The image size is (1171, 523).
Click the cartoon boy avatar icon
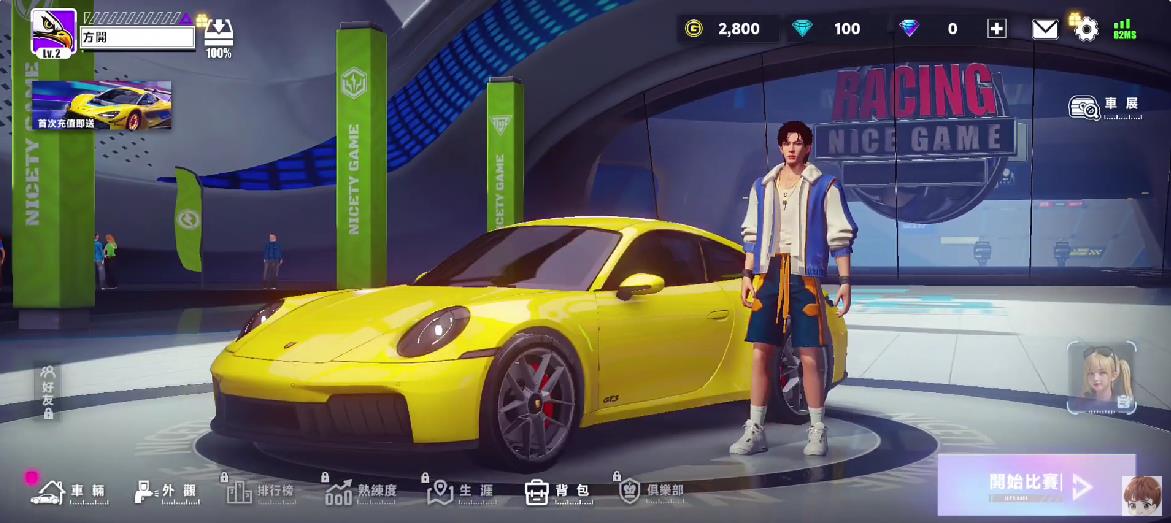coord(1141,495)
